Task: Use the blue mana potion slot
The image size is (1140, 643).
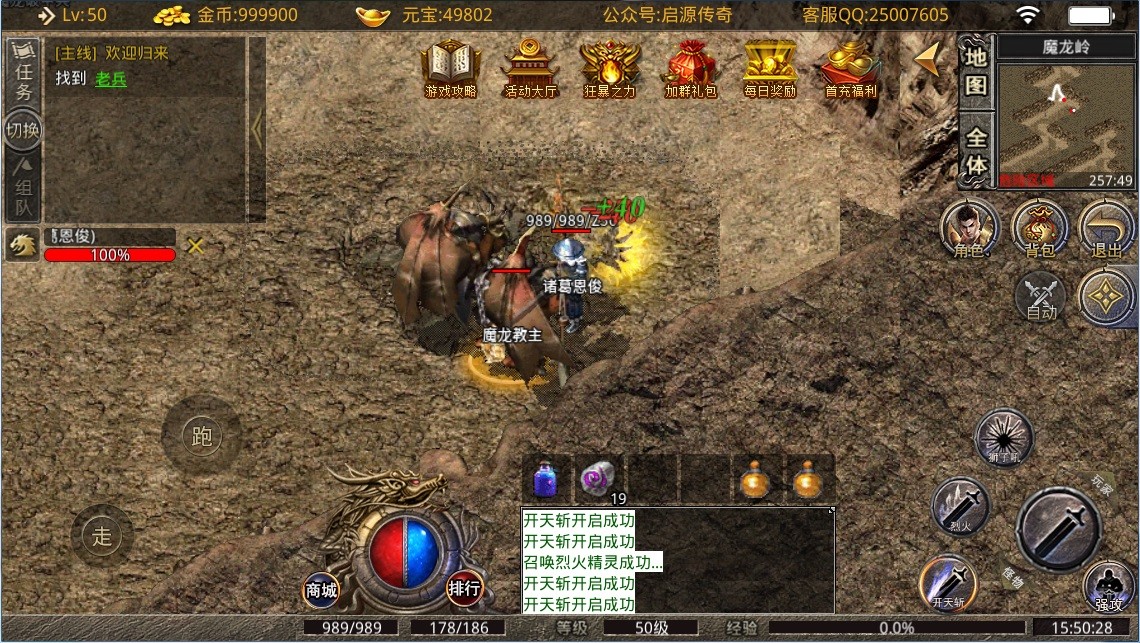Action: pos(546,480)
